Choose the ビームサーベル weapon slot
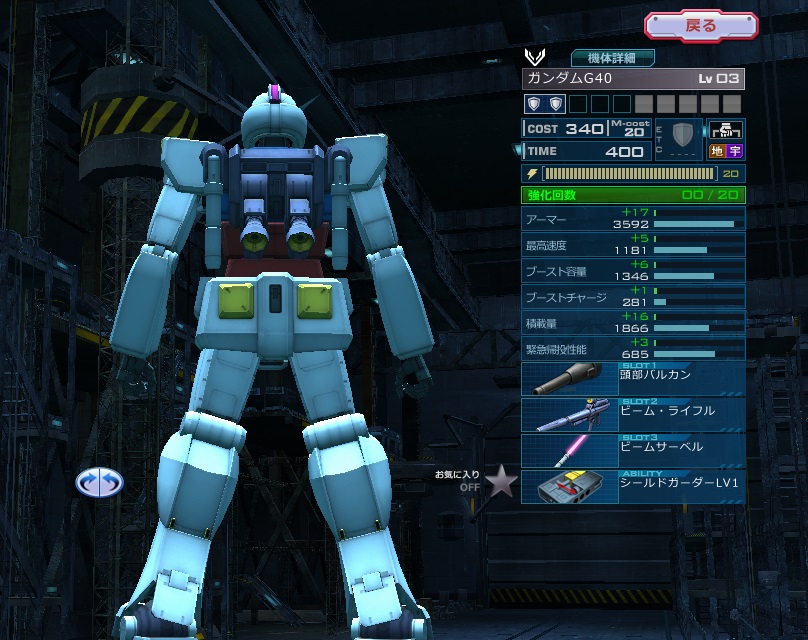This screenshot has height=640, width=808. [632, 449]
